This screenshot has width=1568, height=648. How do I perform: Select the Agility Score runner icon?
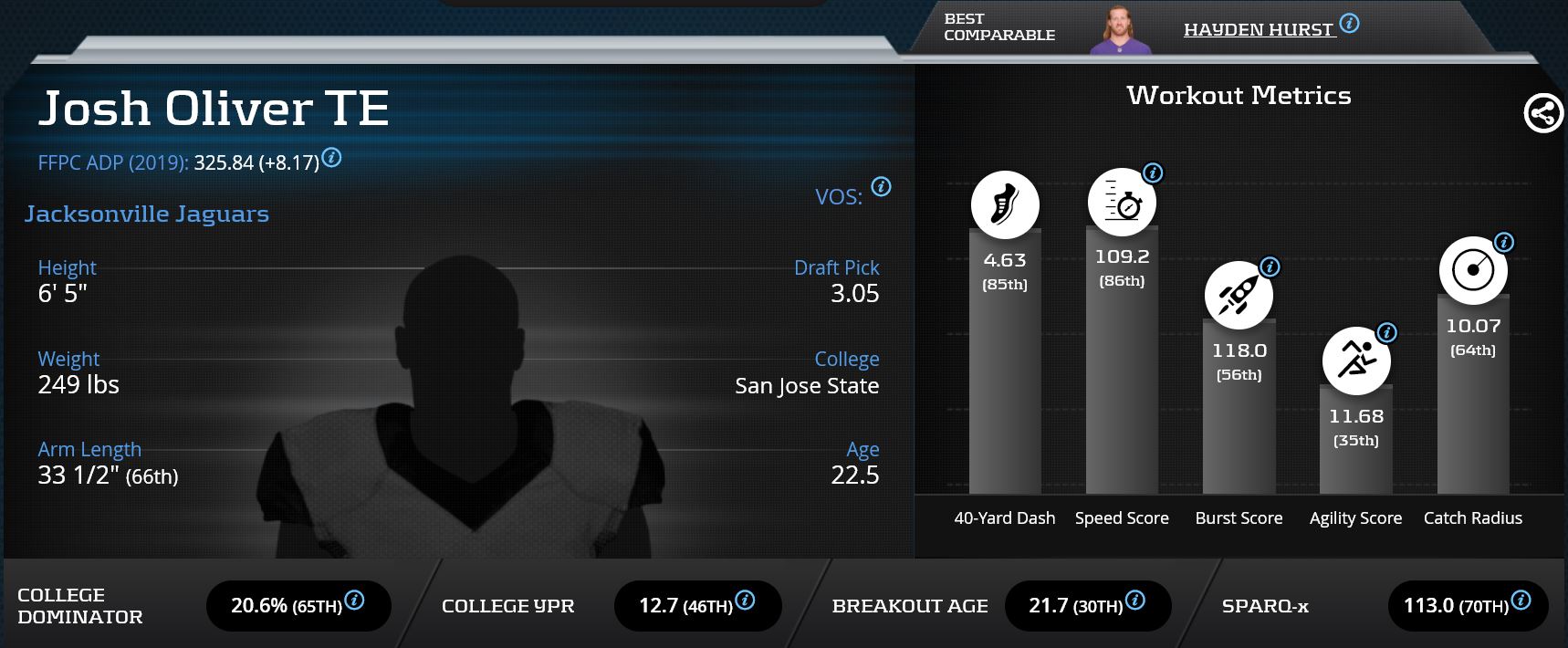(1356, 361)
